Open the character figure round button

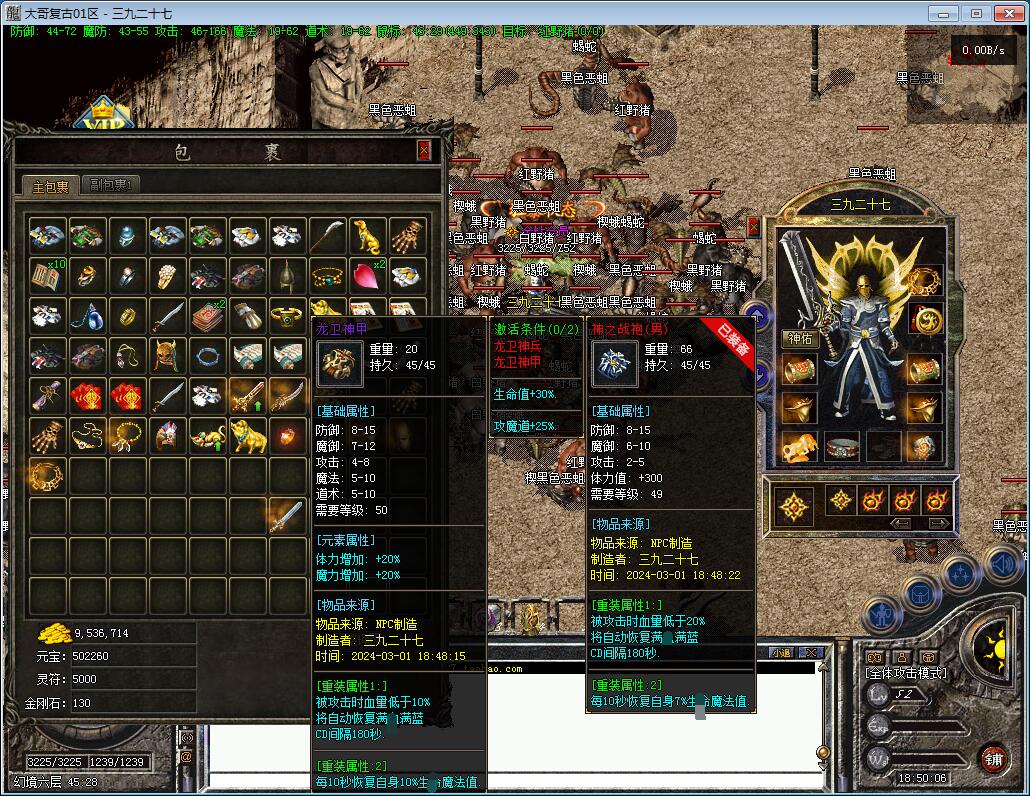tap(883, 613)
